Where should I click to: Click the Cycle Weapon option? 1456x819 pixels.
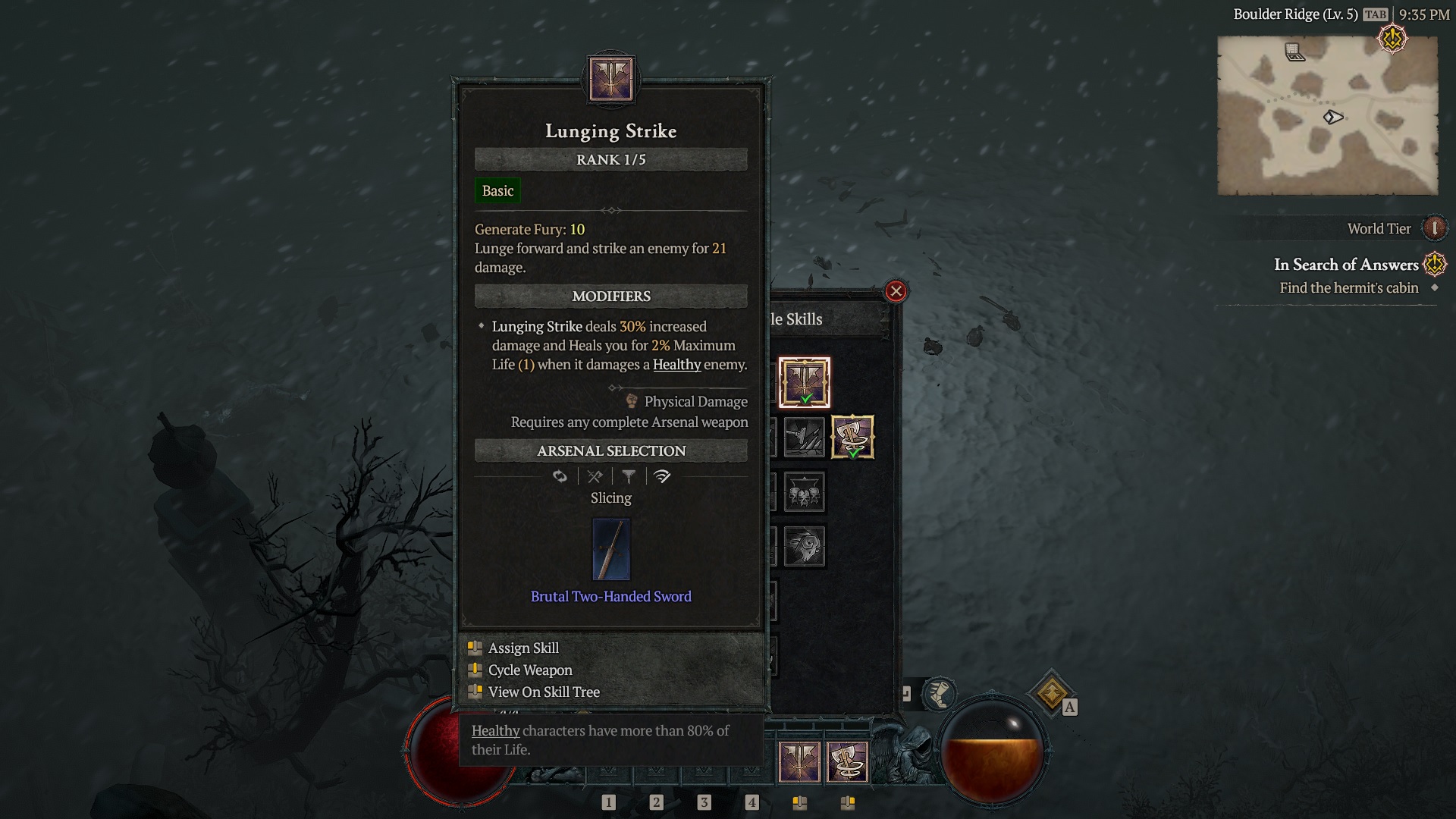[531, 670]
